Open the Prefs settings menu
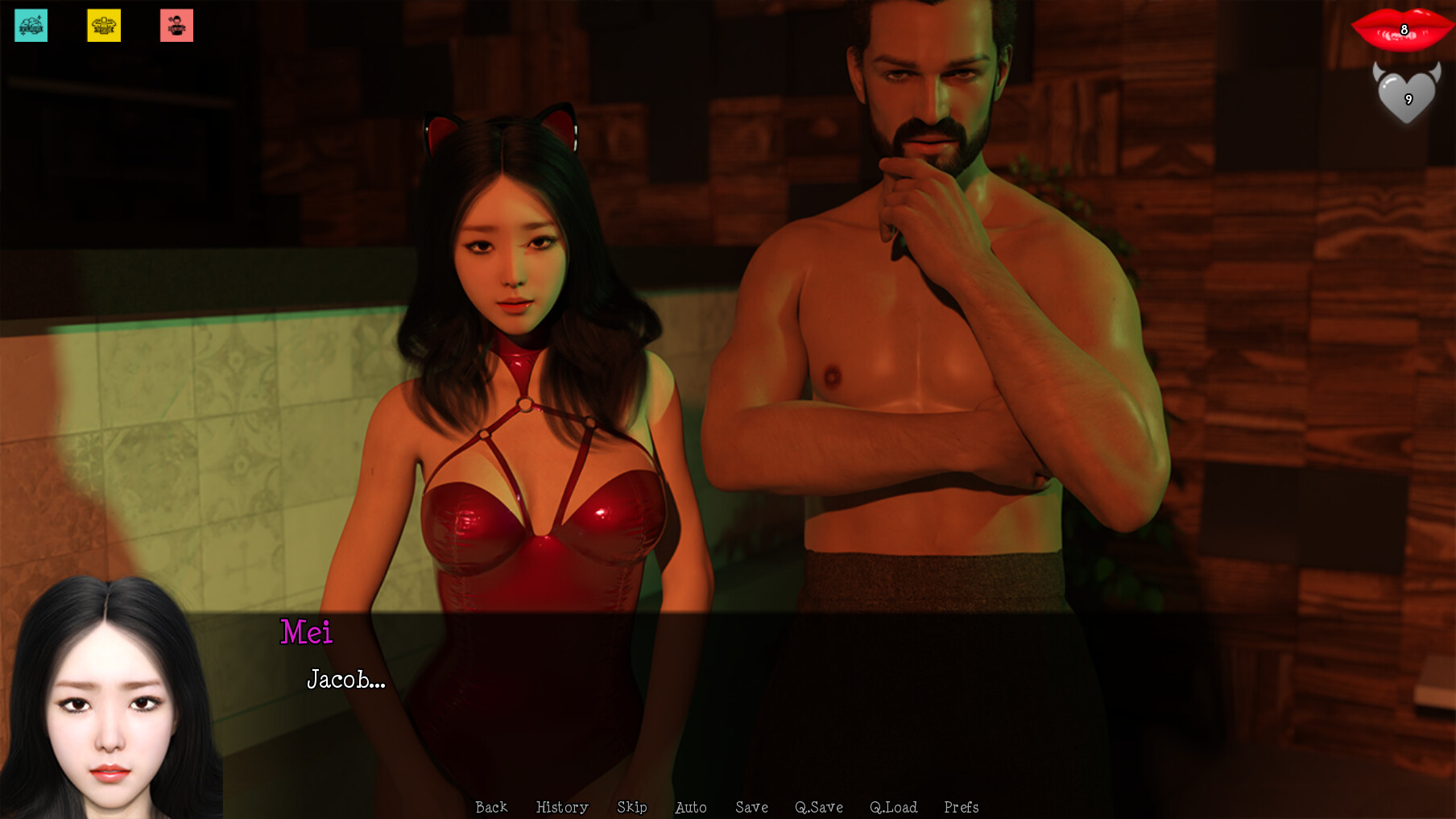This screenshot has width=1456, height=819. [962, 807]
